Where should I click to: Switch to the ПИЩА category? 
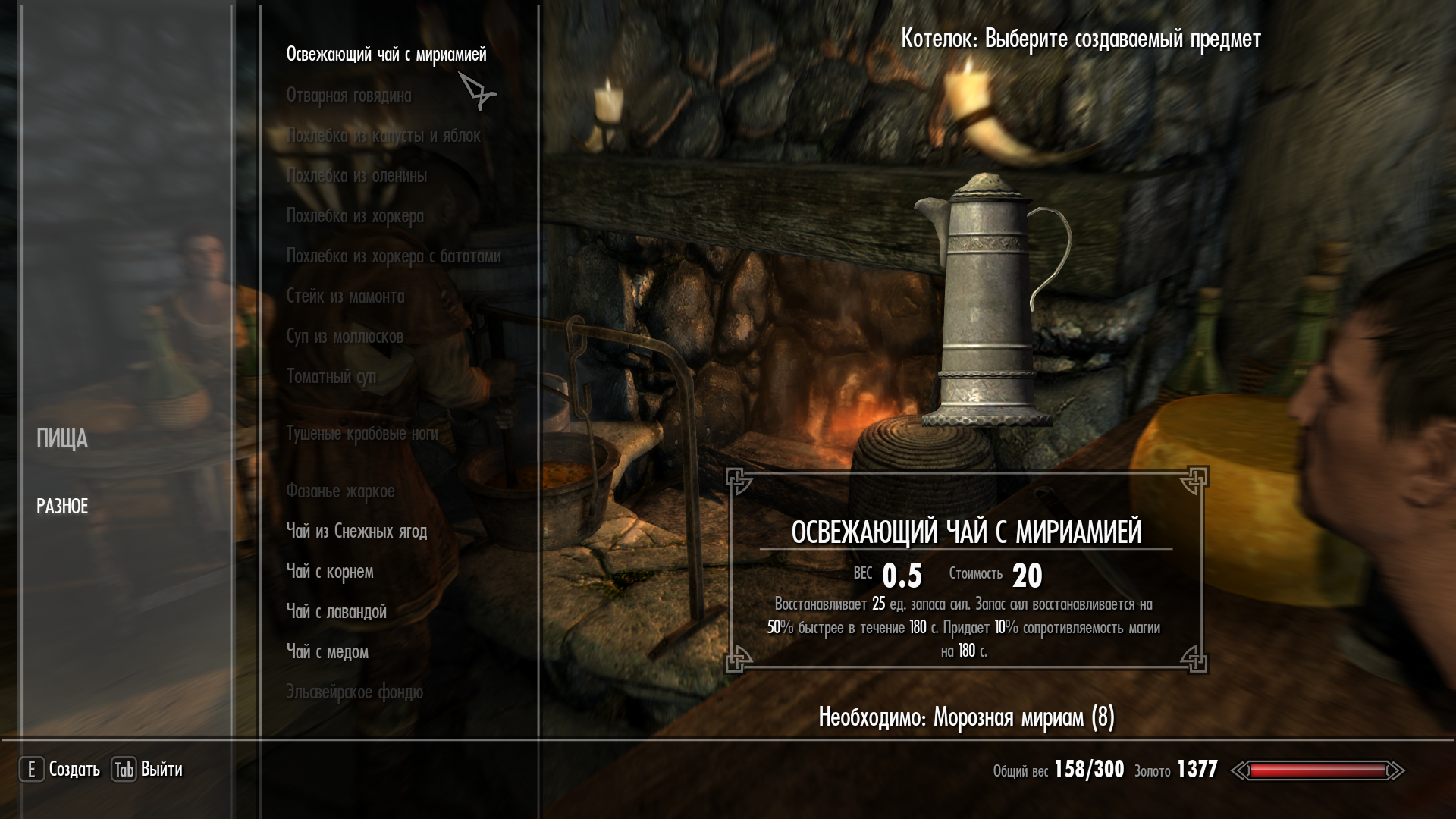tap(62, 439)
